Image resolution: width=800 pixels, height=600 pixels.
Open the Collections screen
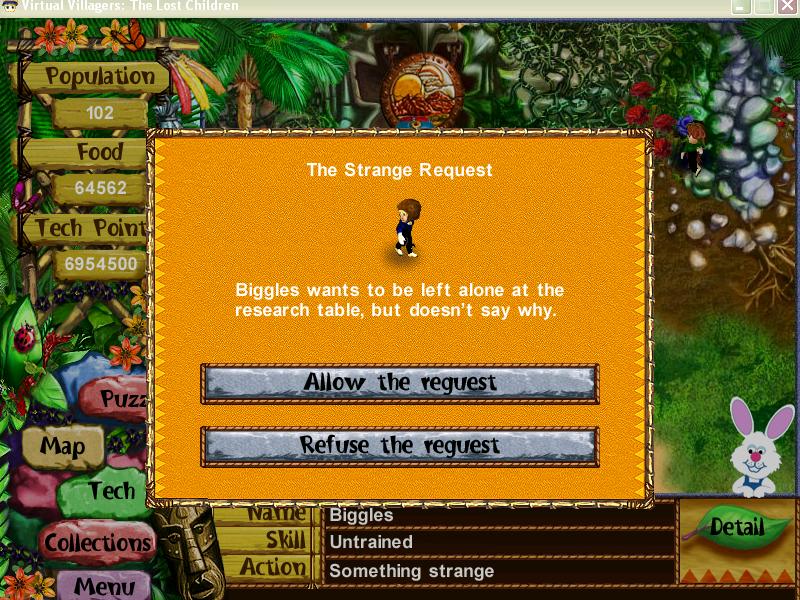point(97,543)
